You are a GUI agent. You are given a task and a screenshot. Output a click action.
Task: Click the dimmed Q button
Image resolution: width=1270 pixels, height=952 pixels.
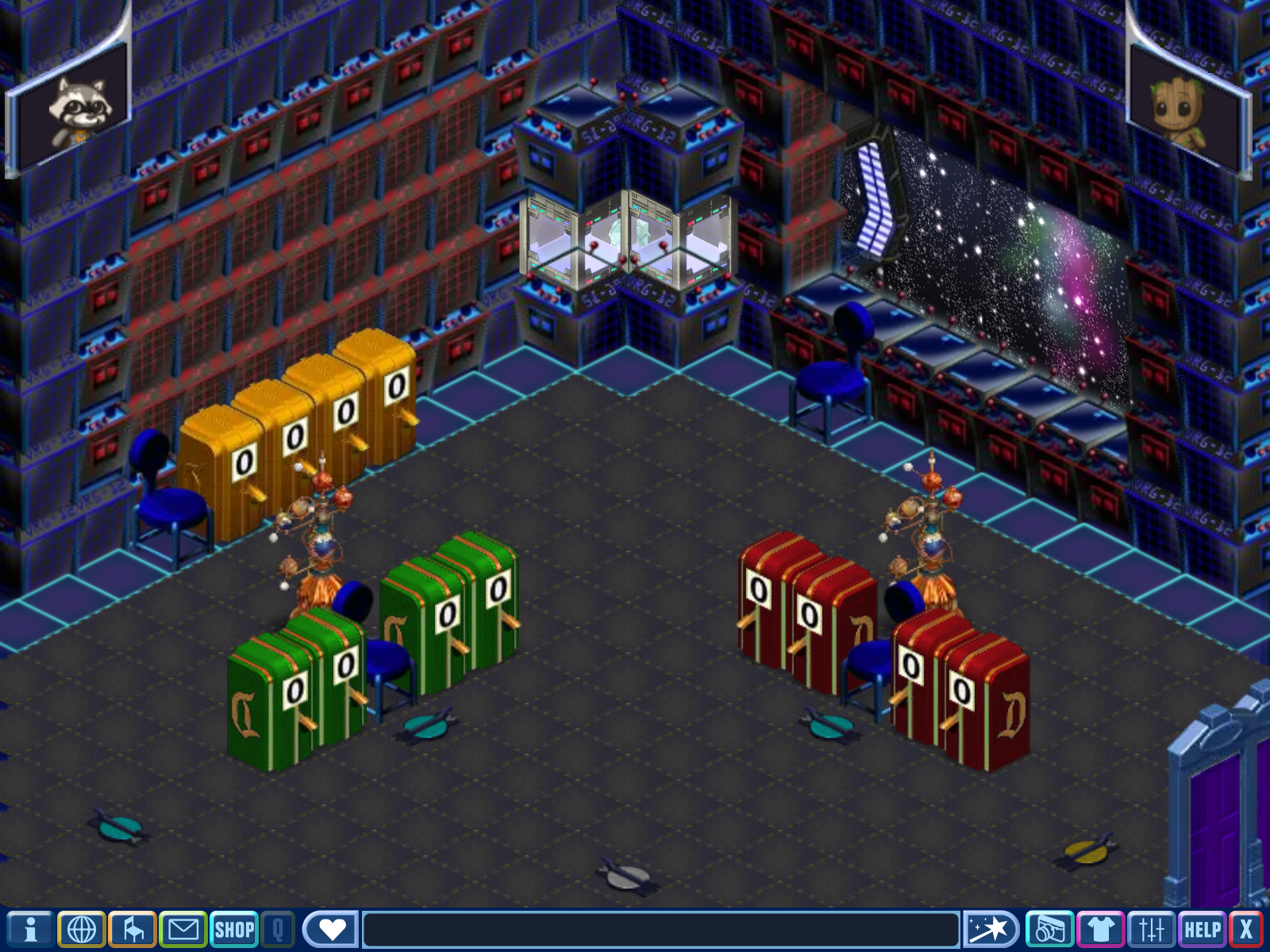click(x=278, y=929)
